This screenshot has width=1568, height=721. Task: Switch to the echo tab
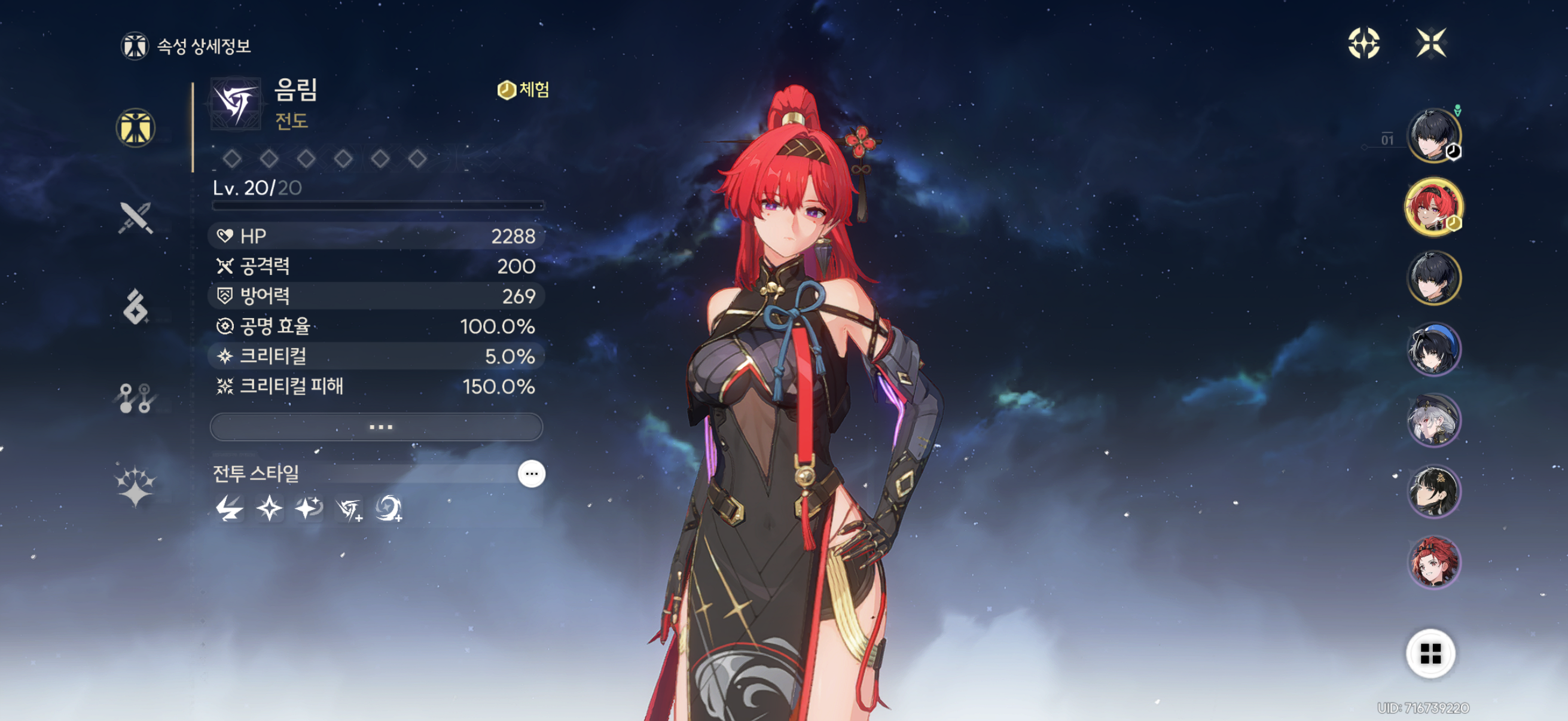point(136,307)
